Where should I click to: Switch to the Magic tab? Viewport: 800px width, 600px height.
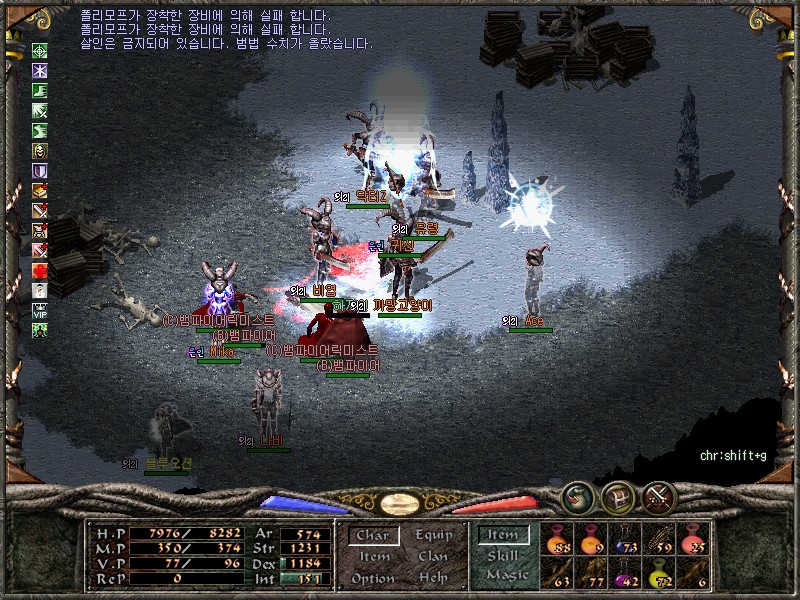[506, 576]
